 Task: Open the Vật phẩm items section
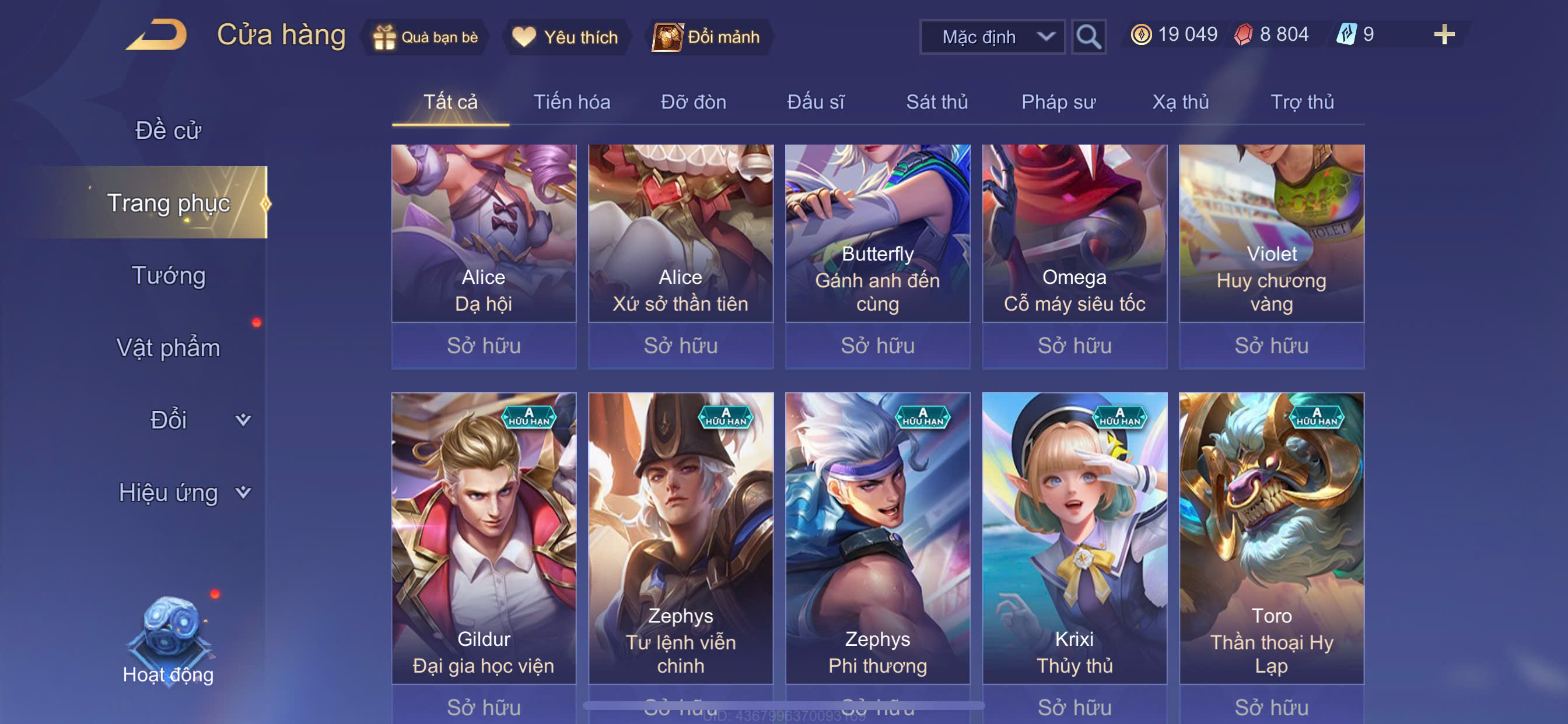pos(168,347)
